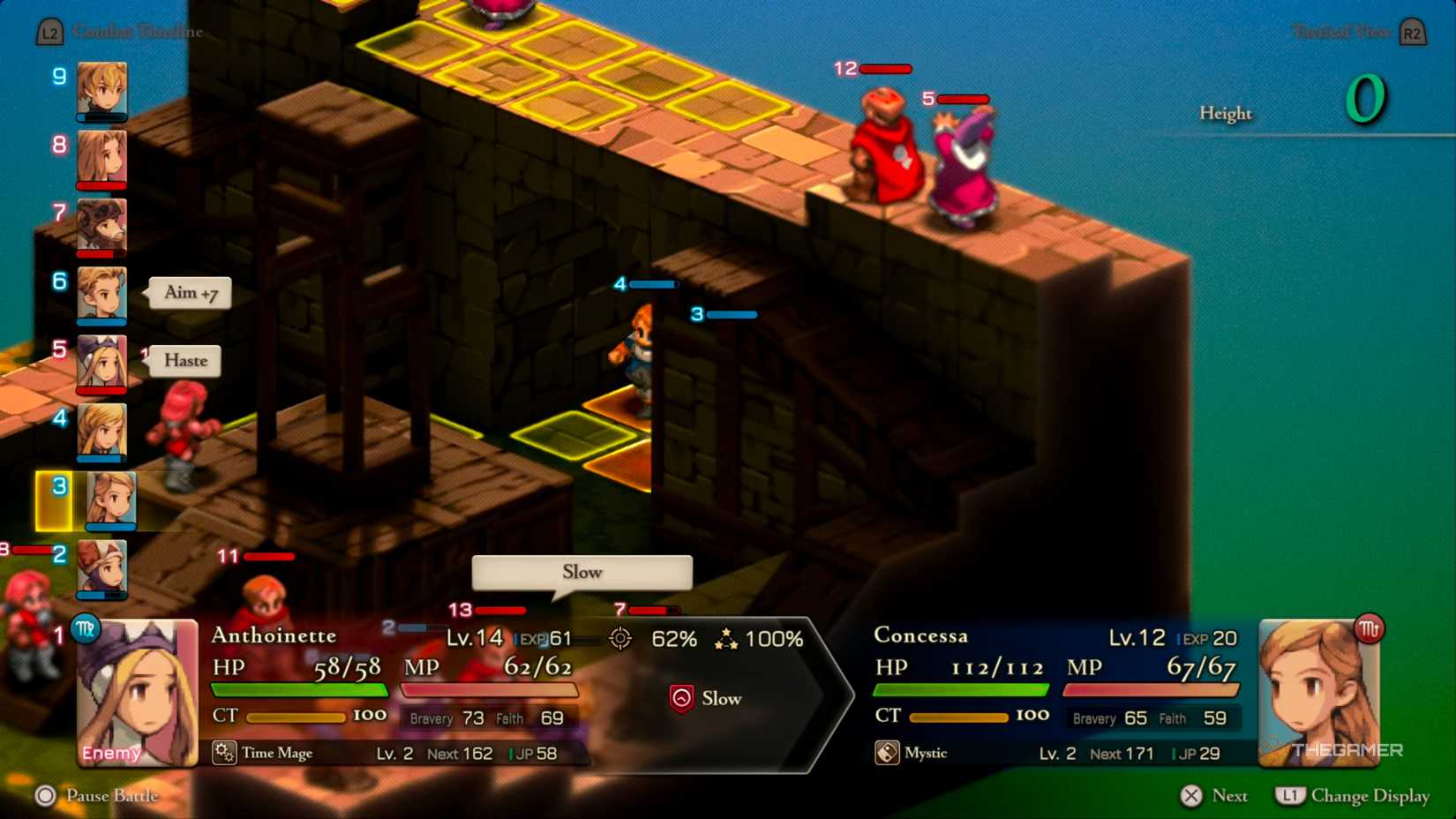Image resolution: width=1456 pixels, height=819 pixels.
Task: Click the Aim +7 action tag
Action: pyautogui.click(x=191, y=293)
